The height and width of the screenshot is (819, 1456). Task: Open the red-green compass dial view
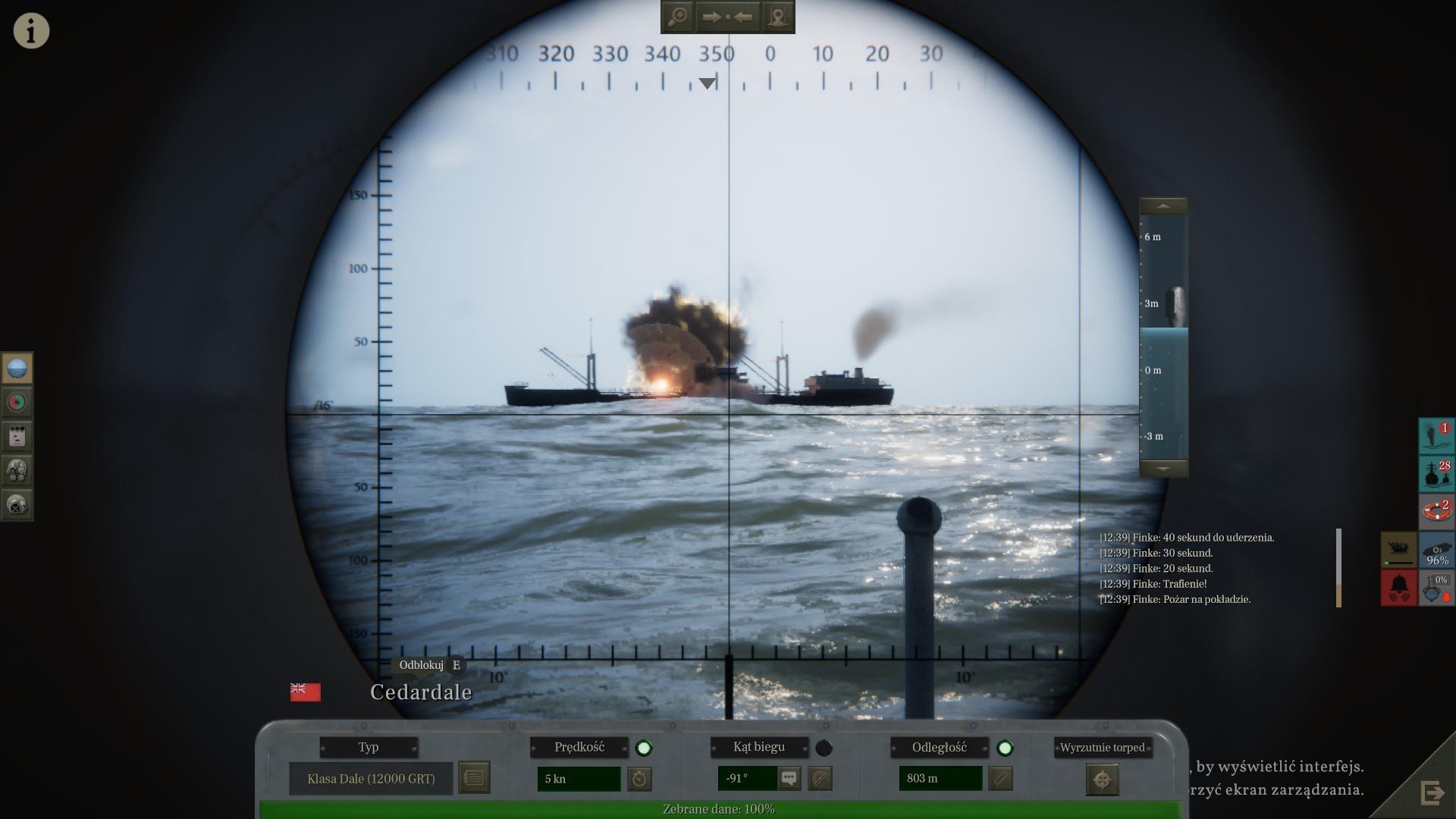[x=17, y=402]
